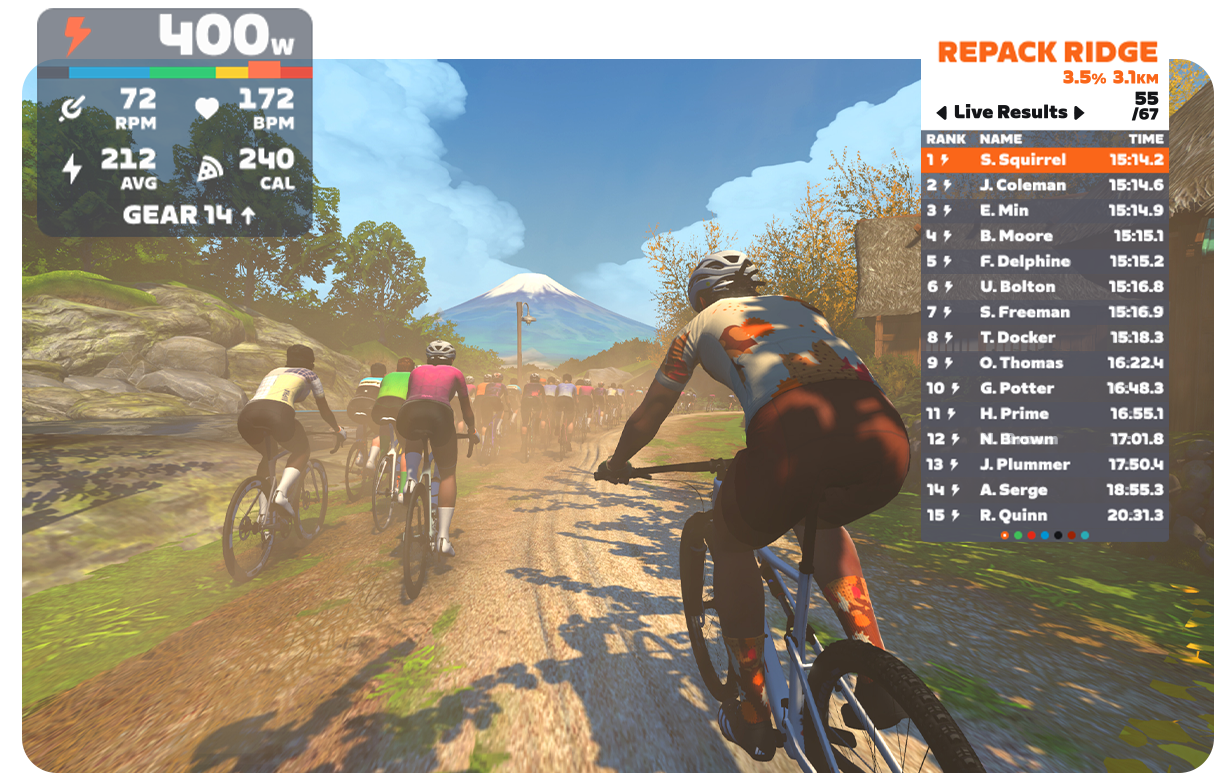The height and width of the screenshot is (778, 1232).
Task: Switch to the teal results page dot
Action: coord(1085,535)
